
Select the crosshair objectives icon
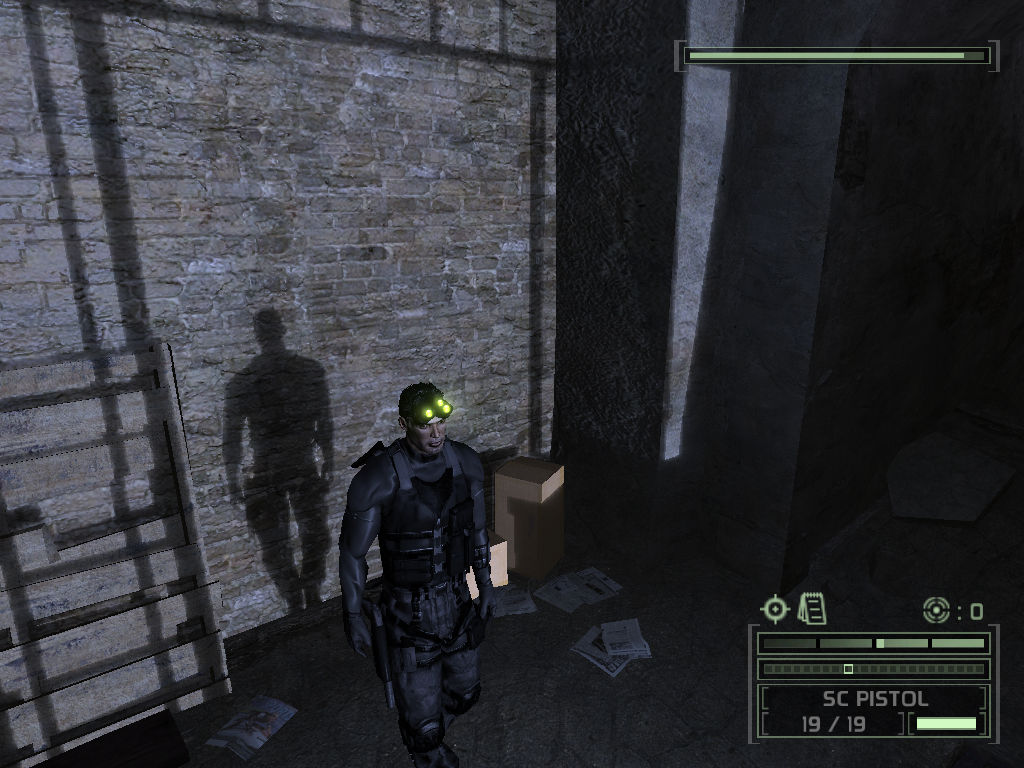(775, 608)
